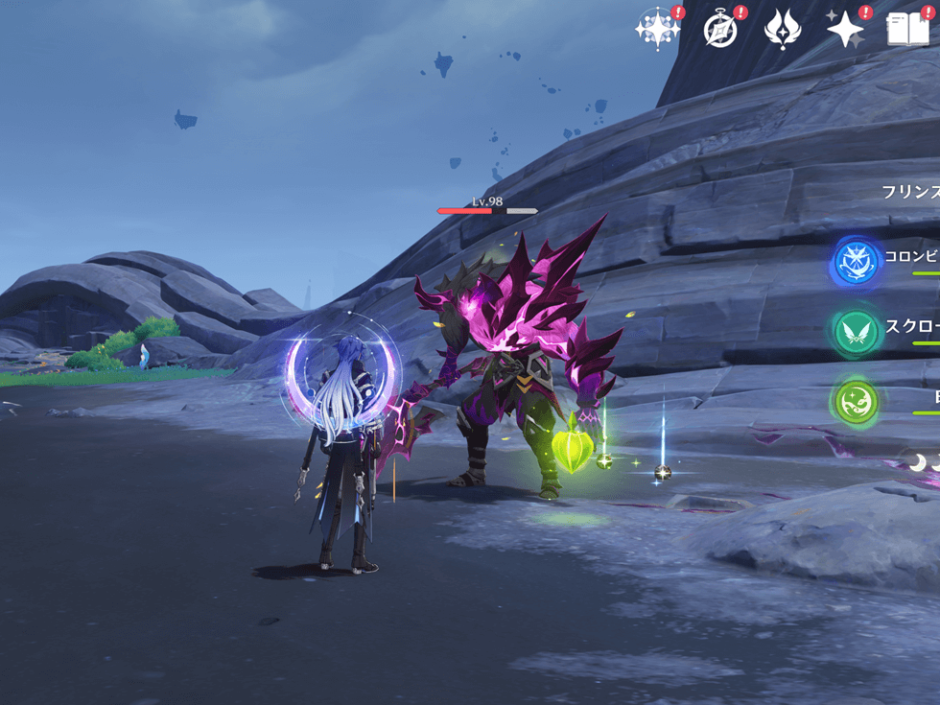Switch to スクロース with the teal Anemo icon
The height and width of the screenshot is (705, 940).
(x=856, y=332)
